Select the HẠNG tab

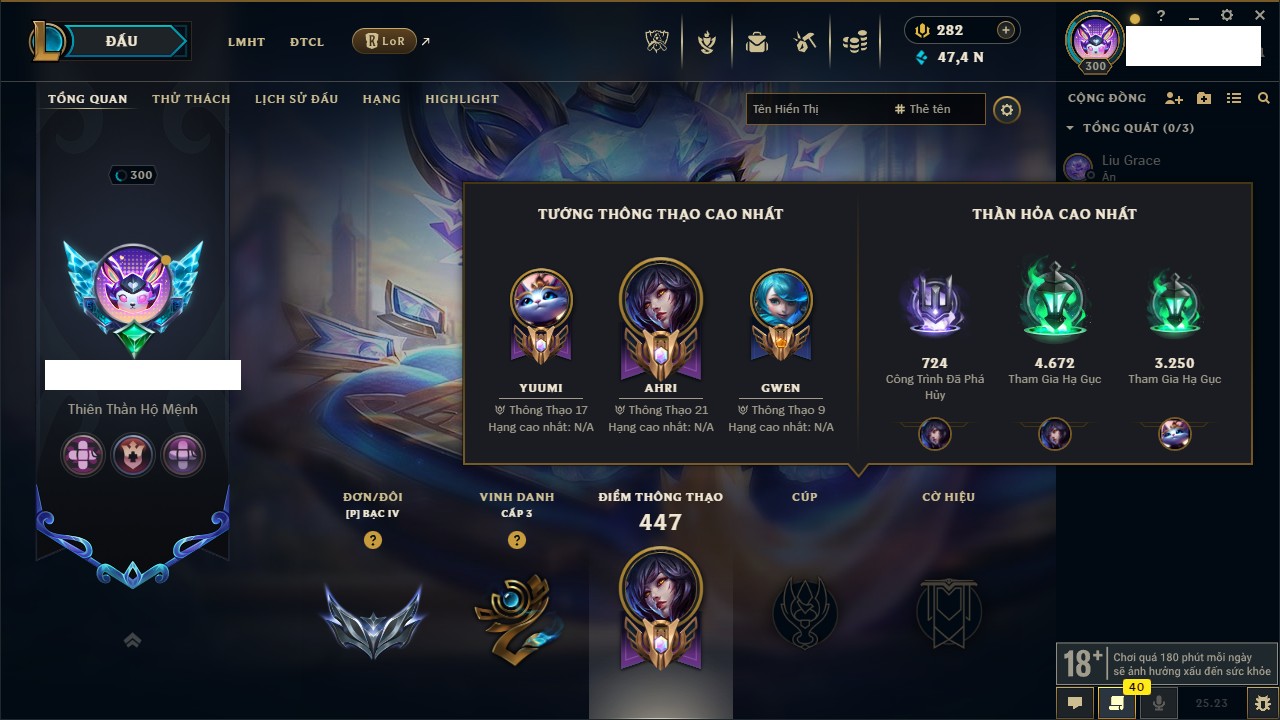tap(381, 99)
